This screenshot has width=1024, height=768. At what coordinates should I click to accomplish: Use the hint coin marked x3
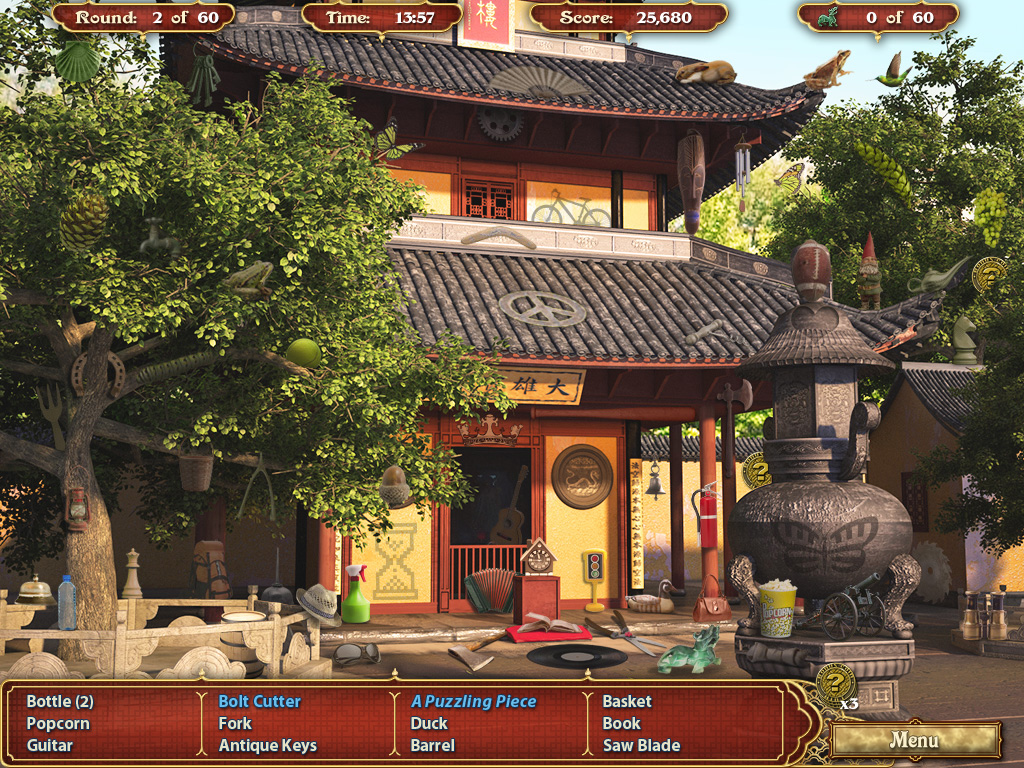coord(834,683)
